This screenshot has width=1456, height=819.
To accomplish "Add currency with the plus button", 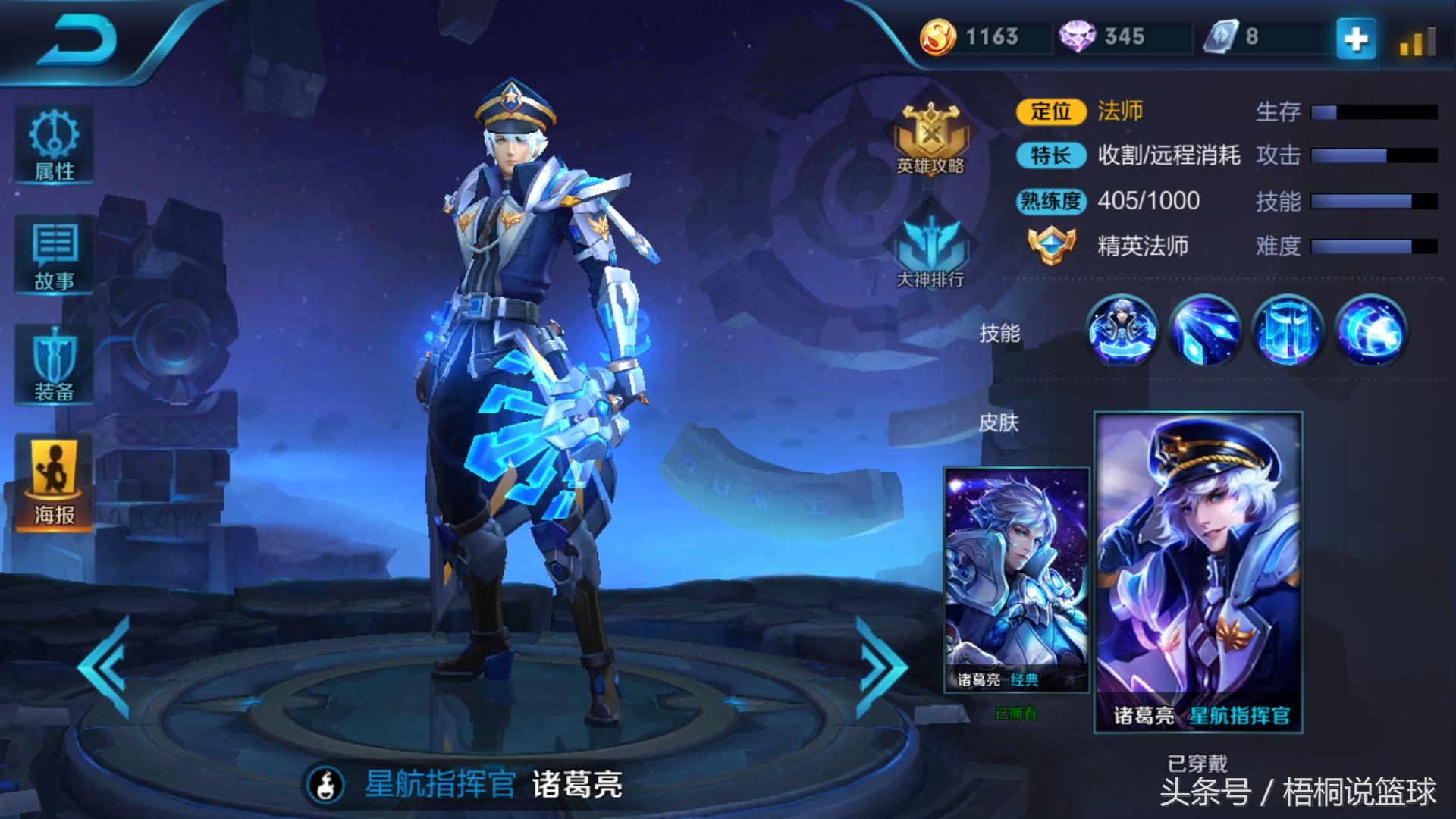I will point(1356,38).
